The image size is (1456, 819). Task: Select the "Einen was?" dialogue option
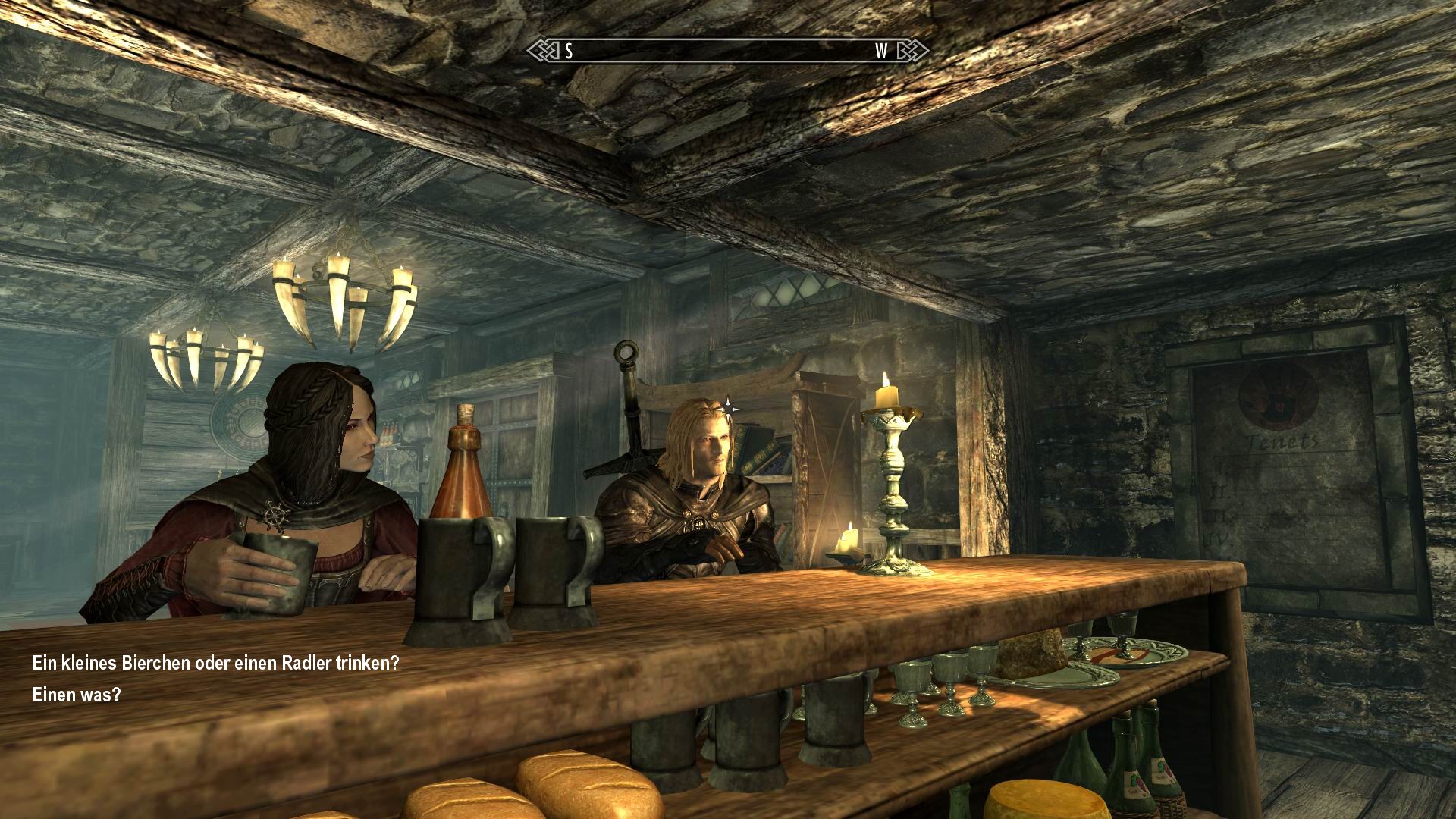pos(77,695)
